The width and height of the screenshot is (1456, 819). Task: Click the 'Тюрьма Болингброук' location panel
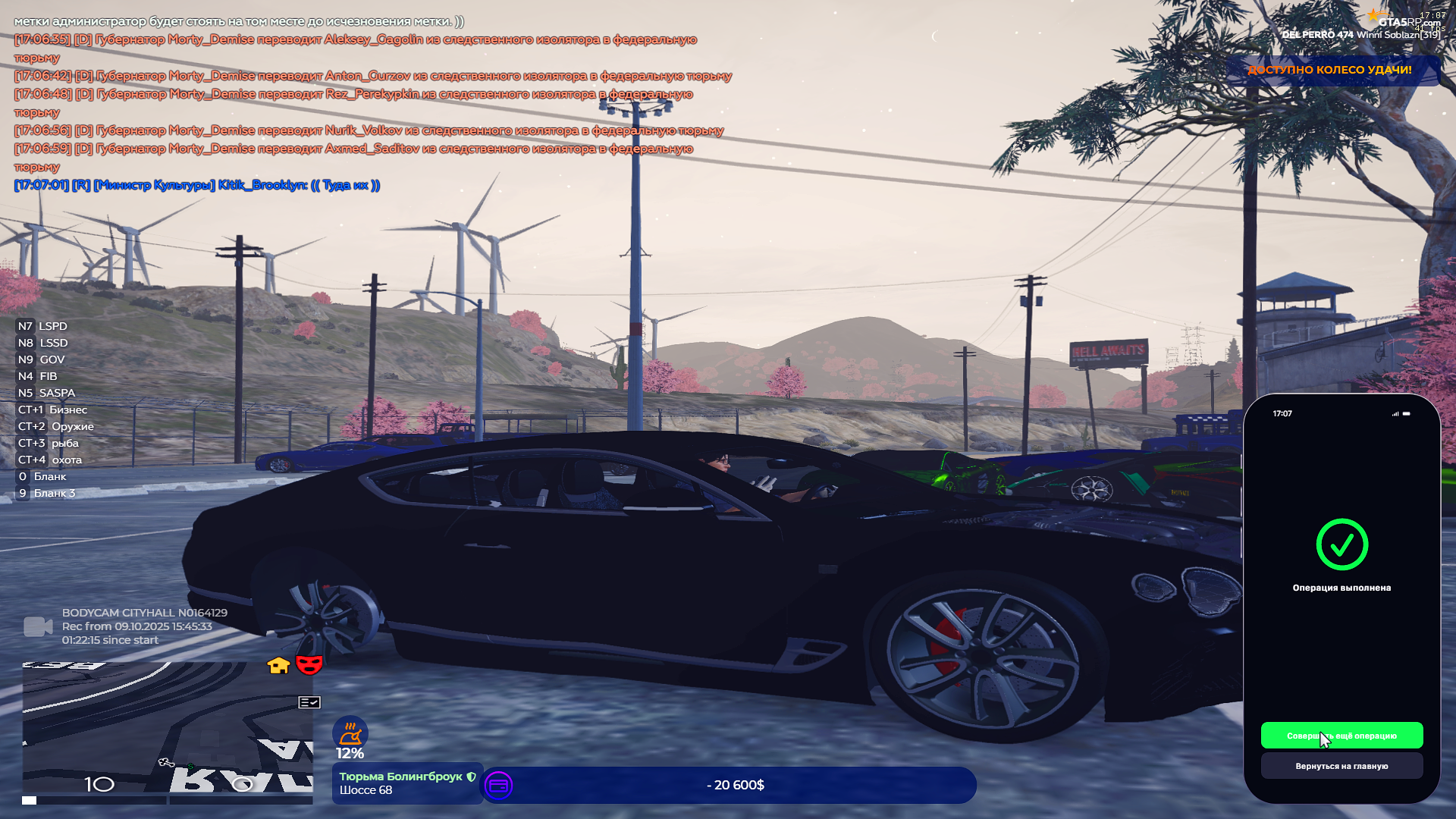click(x=407, y=783)
